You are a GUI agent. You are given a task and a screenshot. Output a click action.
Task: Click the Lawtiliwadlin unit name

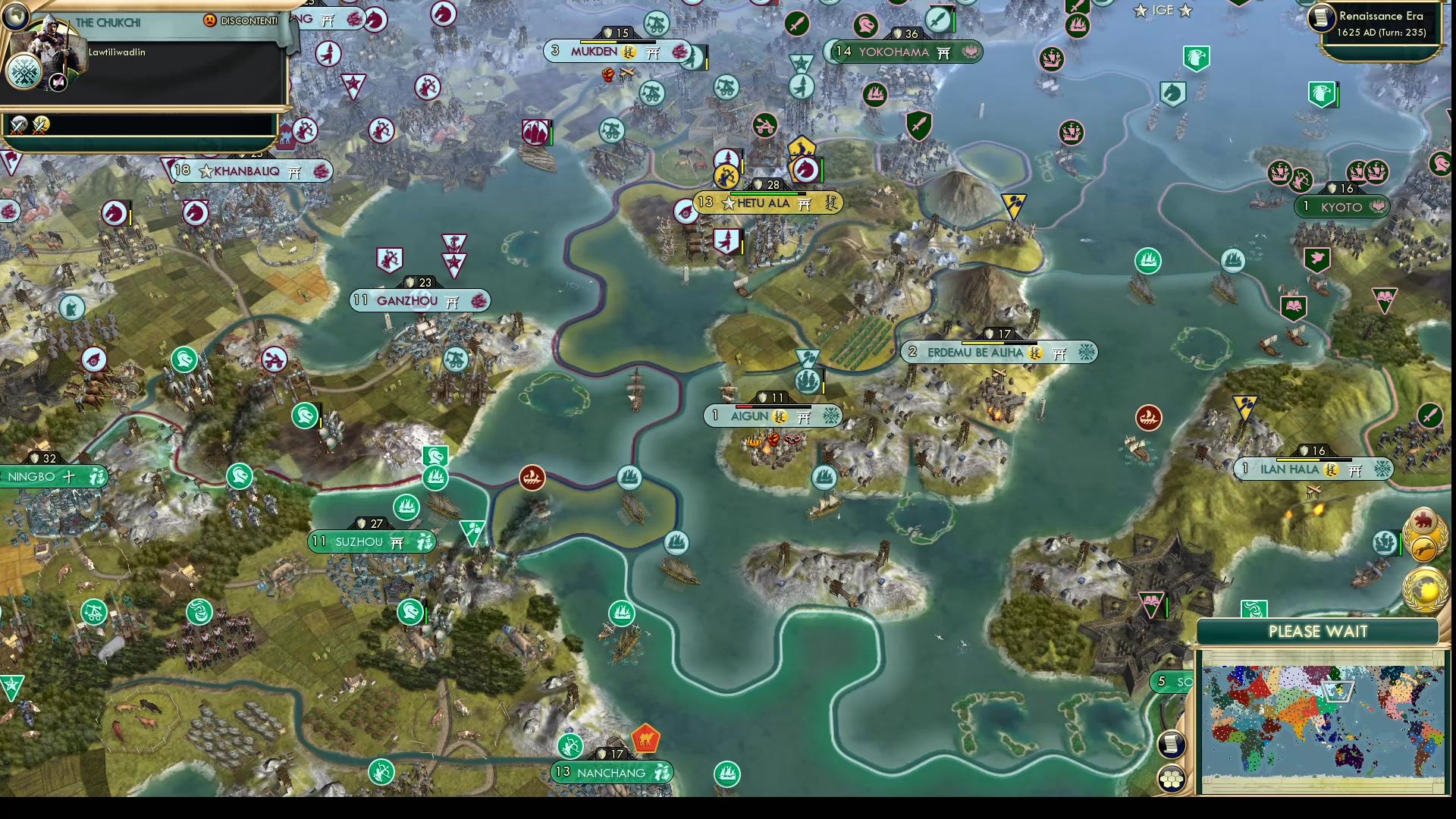click(118, 53)
